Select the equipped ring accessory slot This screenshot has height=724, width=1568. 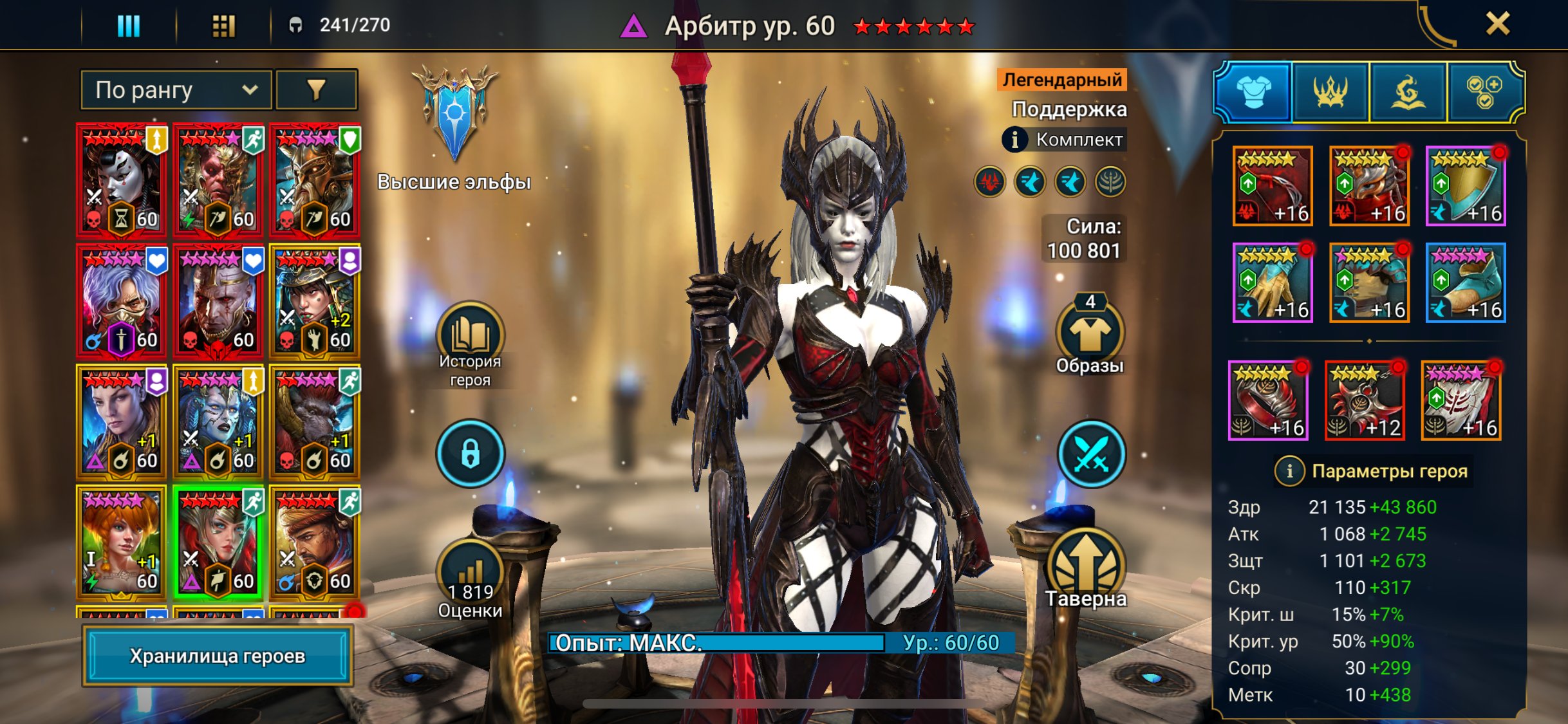coord(1268,400)
